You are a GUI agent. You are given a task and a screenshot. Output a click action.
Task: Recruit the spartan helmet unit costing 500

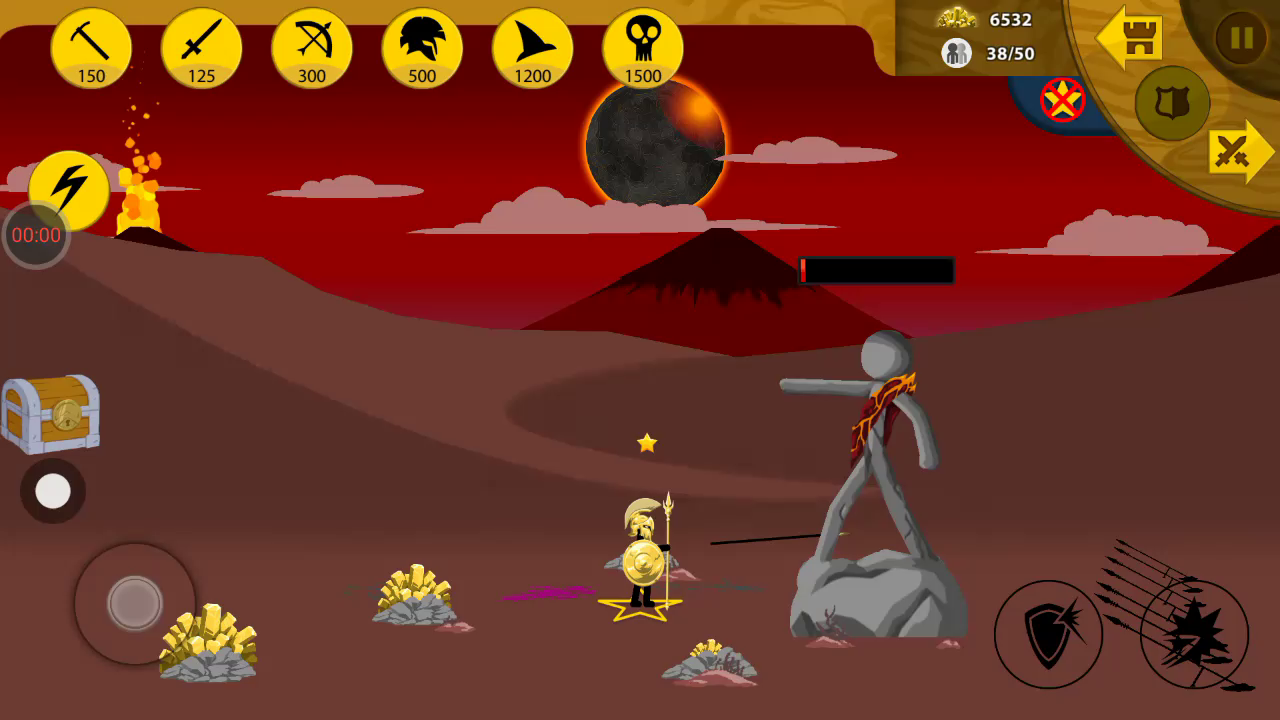(421, 47)
